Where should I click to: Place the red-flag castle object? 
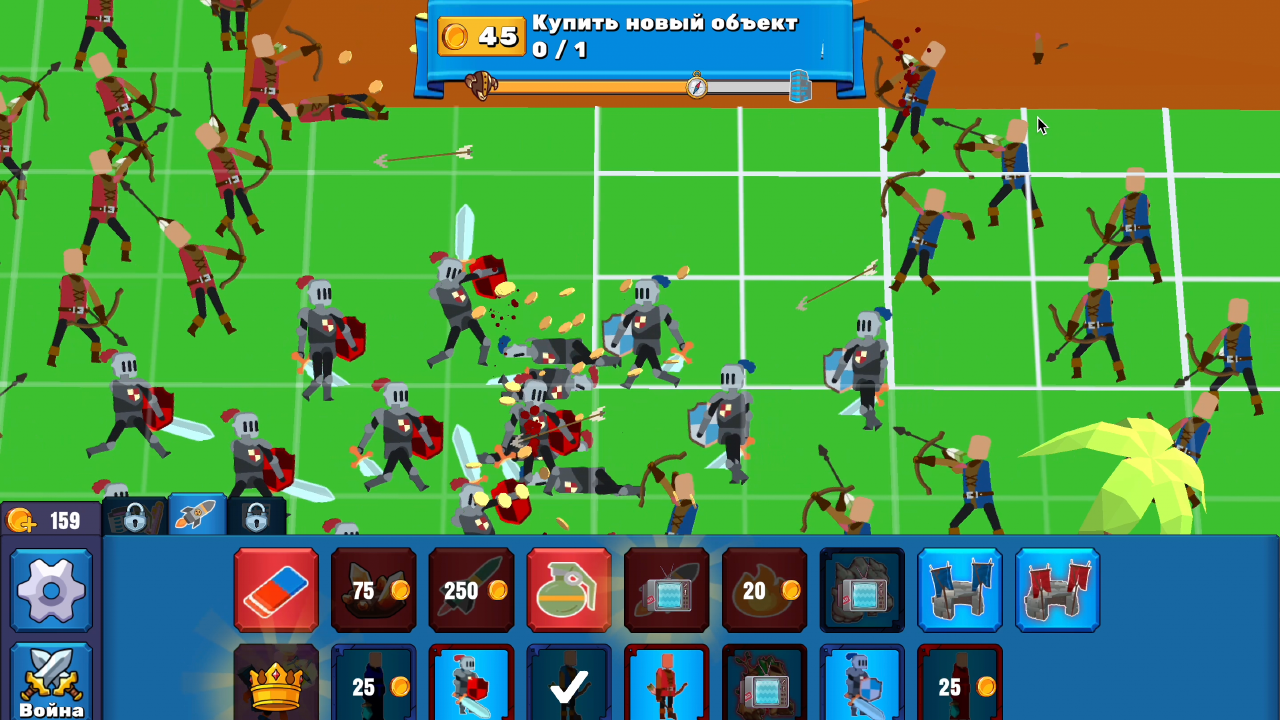click(1057, 590)
